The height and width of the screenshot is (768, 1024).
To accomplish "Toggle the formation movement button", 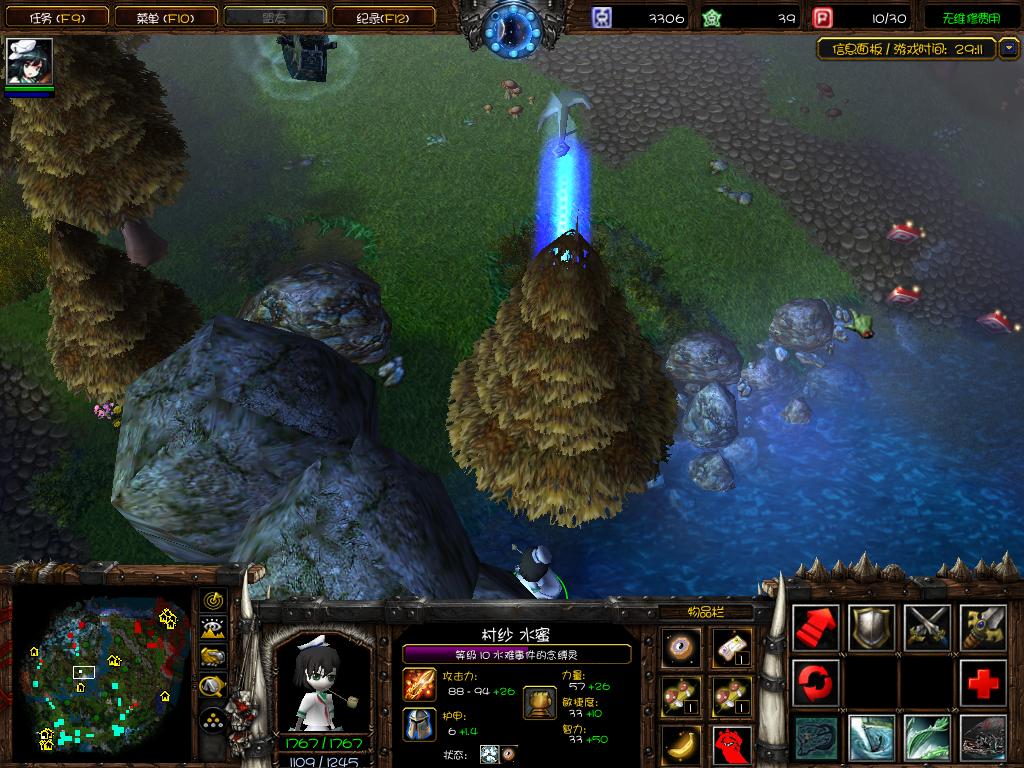I will pos(212,720).
